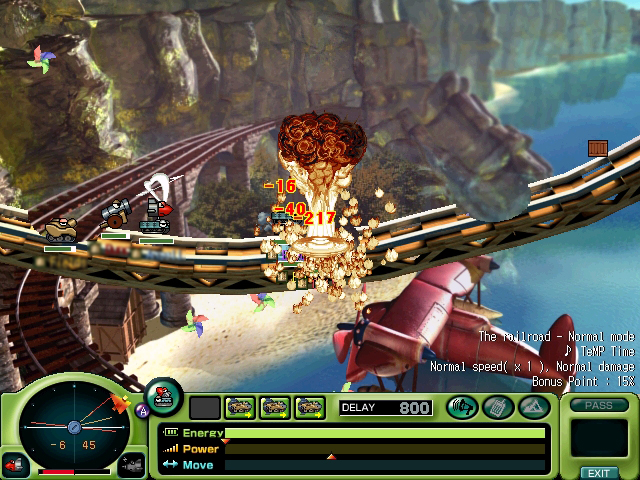Choose the grey satellite shot icon

point(132,465)
